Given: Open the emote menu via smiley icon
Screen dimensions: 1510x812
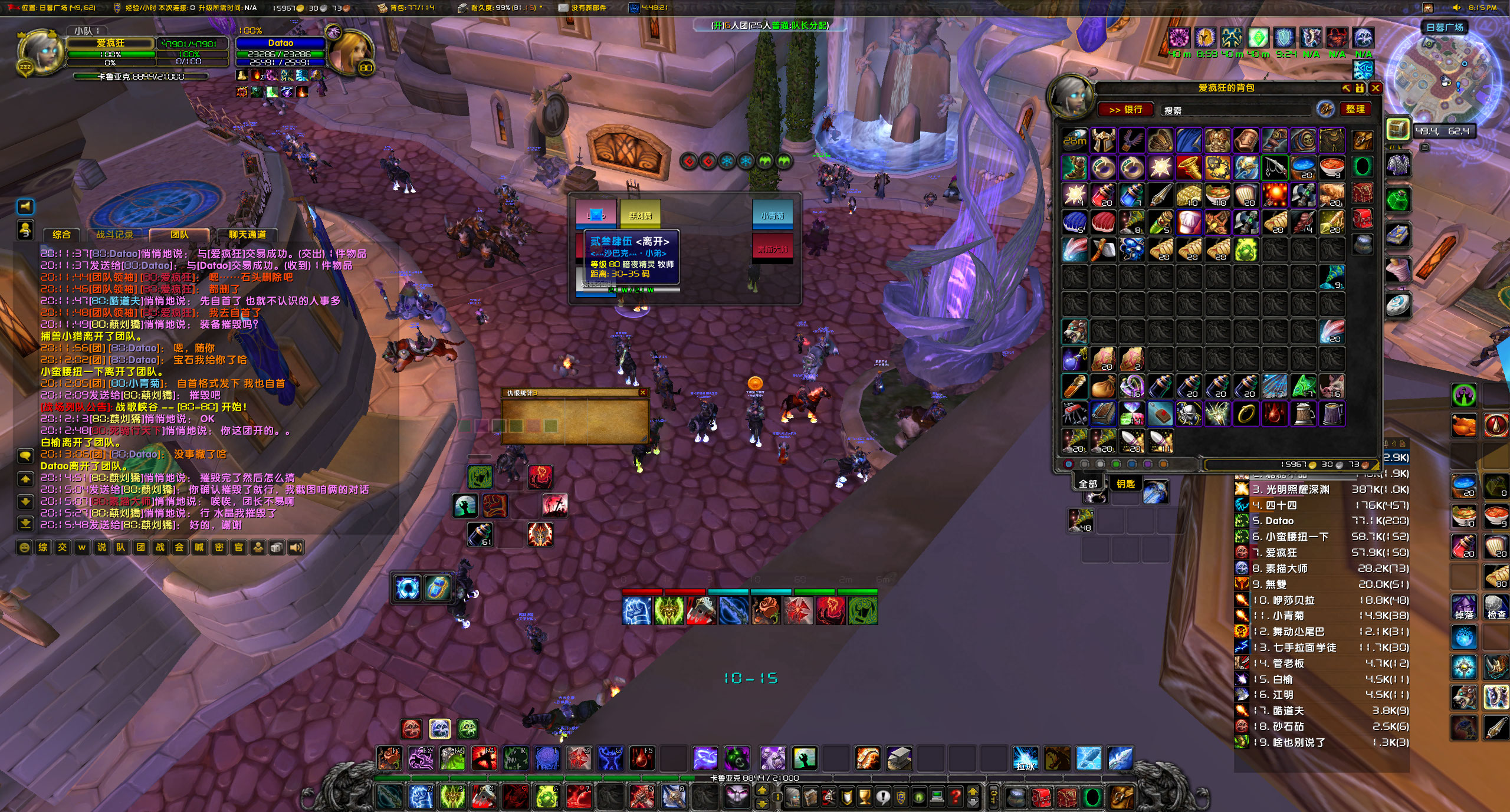Looking at the screenshot, I should pyautogui.click(x=25, y=548).
